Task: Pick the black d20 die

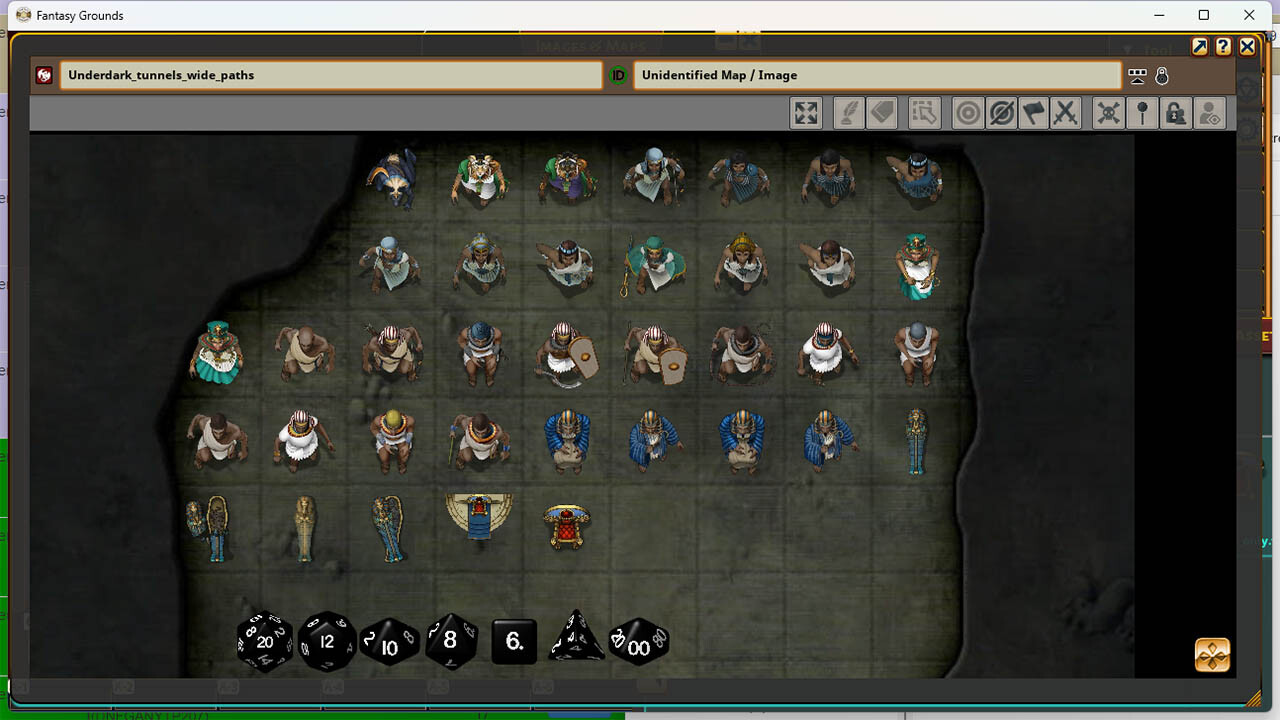Action: (265, 641)
